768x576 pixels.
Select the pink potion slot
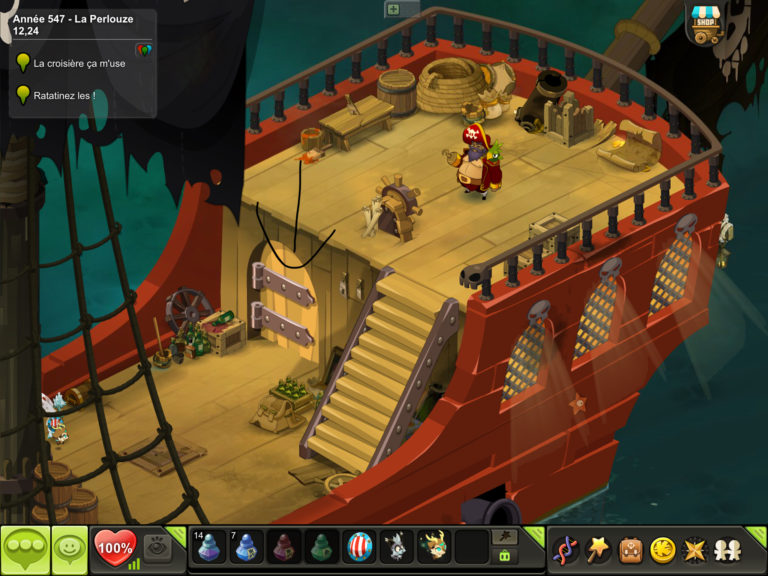285,548
